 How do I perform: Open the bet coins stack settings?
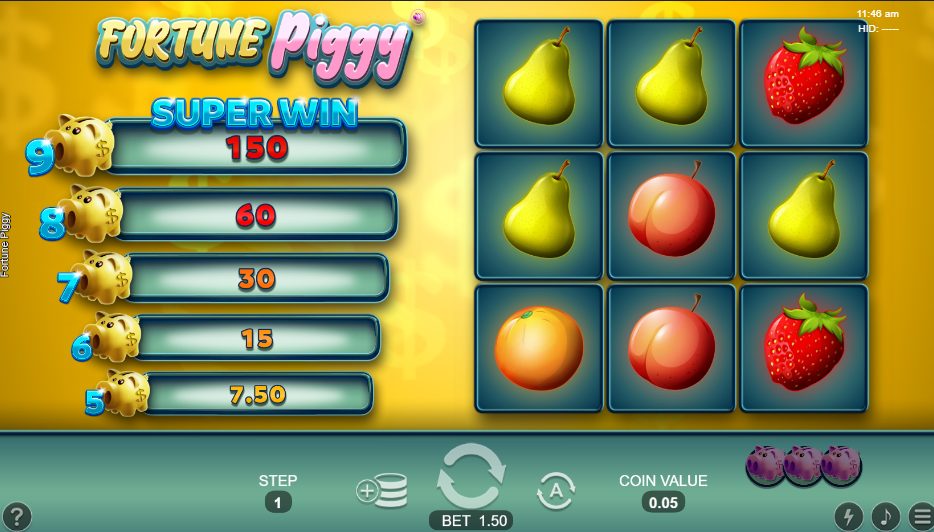381,491
